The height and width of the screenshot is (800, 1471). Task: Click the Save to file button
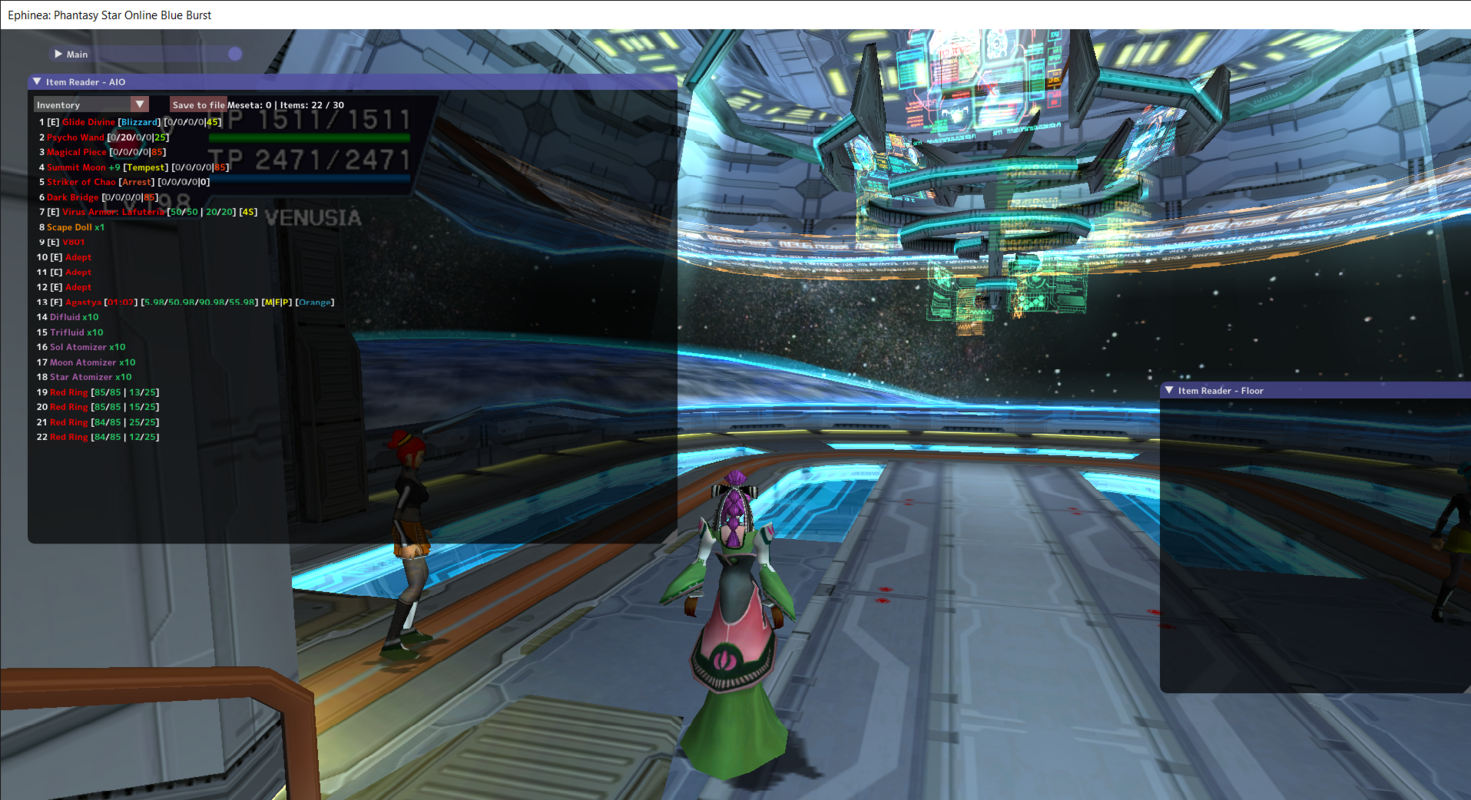click(x=198, y=104)
